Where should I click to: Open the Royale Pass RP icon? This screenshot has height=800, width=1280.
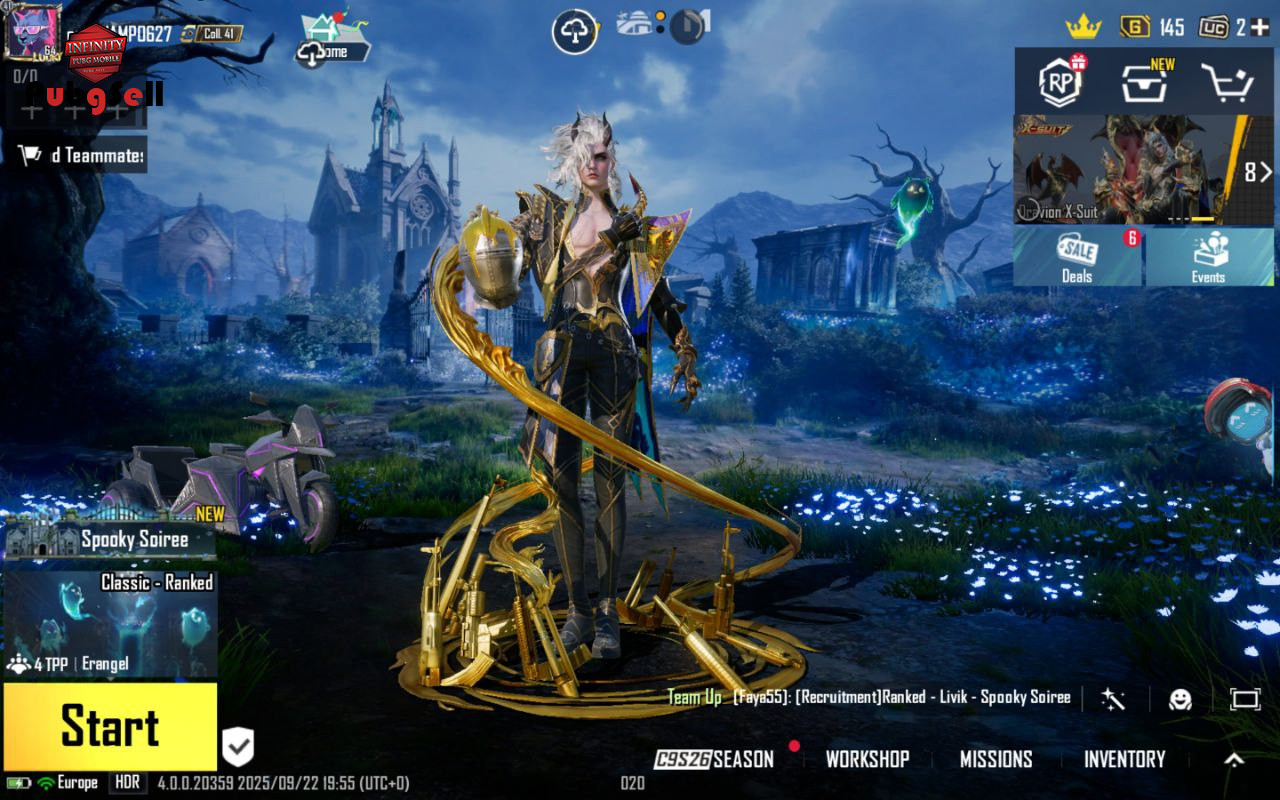point(1060,82)
